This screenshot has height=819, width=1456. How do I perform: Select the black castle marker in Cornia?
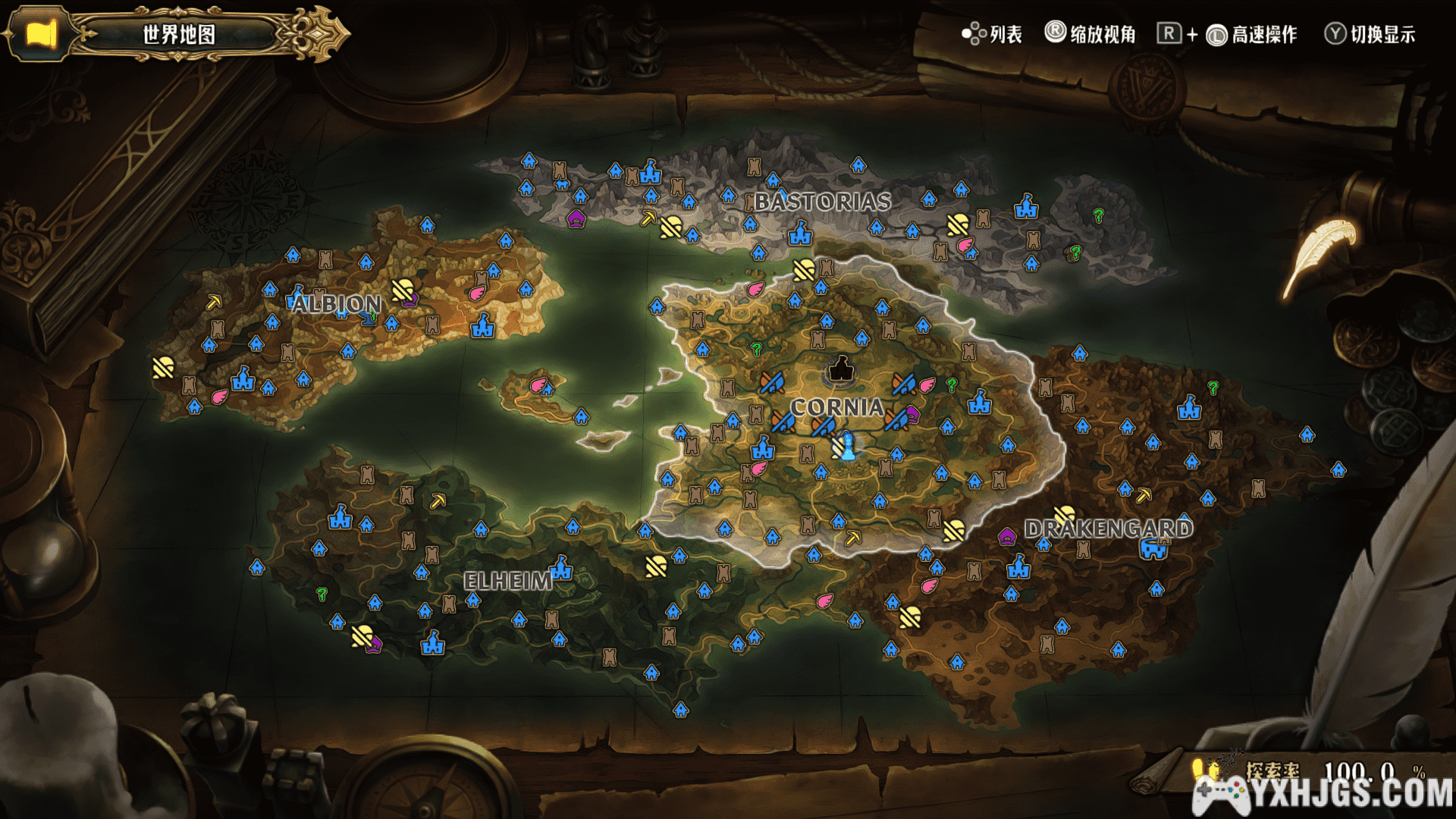[x=839, y=369]
